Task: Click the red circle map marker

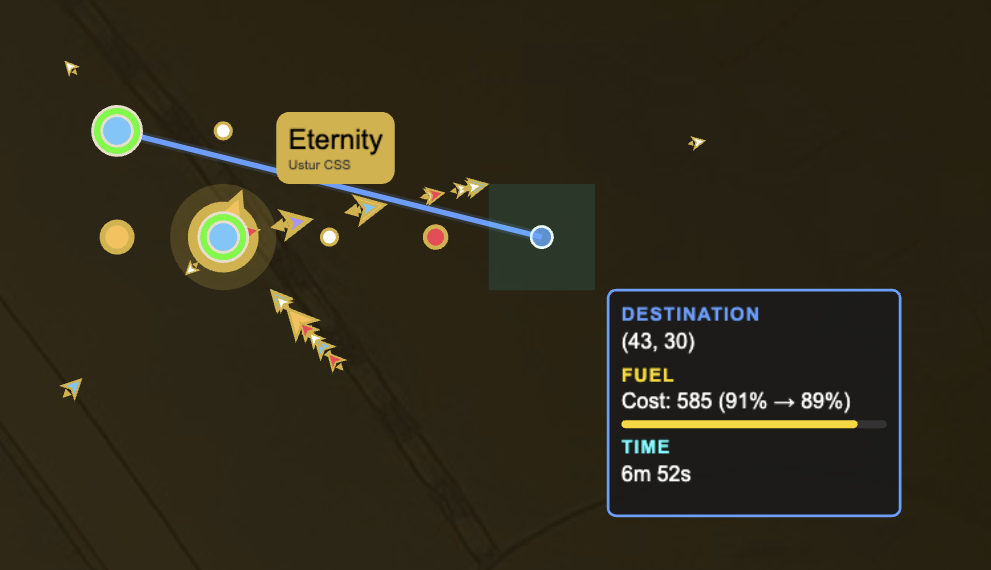Action: pyautogui.click(x=435, y=237)
